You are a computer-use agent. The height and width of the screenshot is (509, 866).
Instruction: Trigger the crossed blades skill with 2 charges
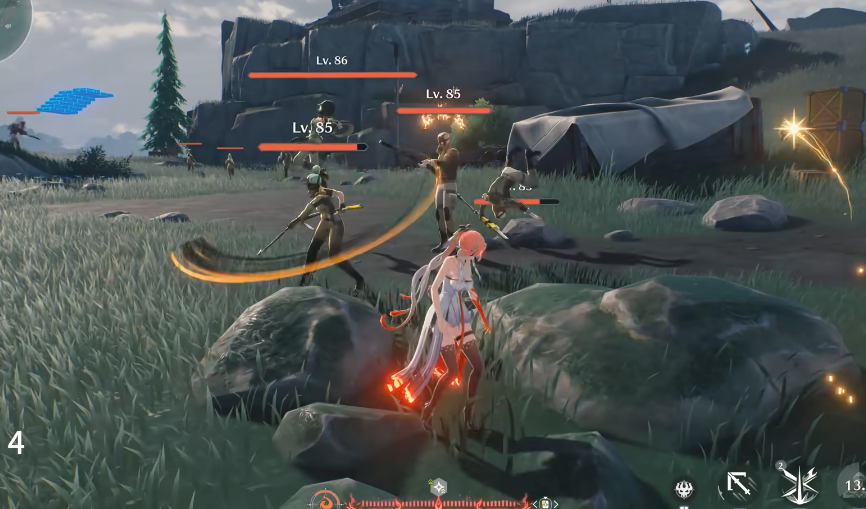[x=799, y=485]
